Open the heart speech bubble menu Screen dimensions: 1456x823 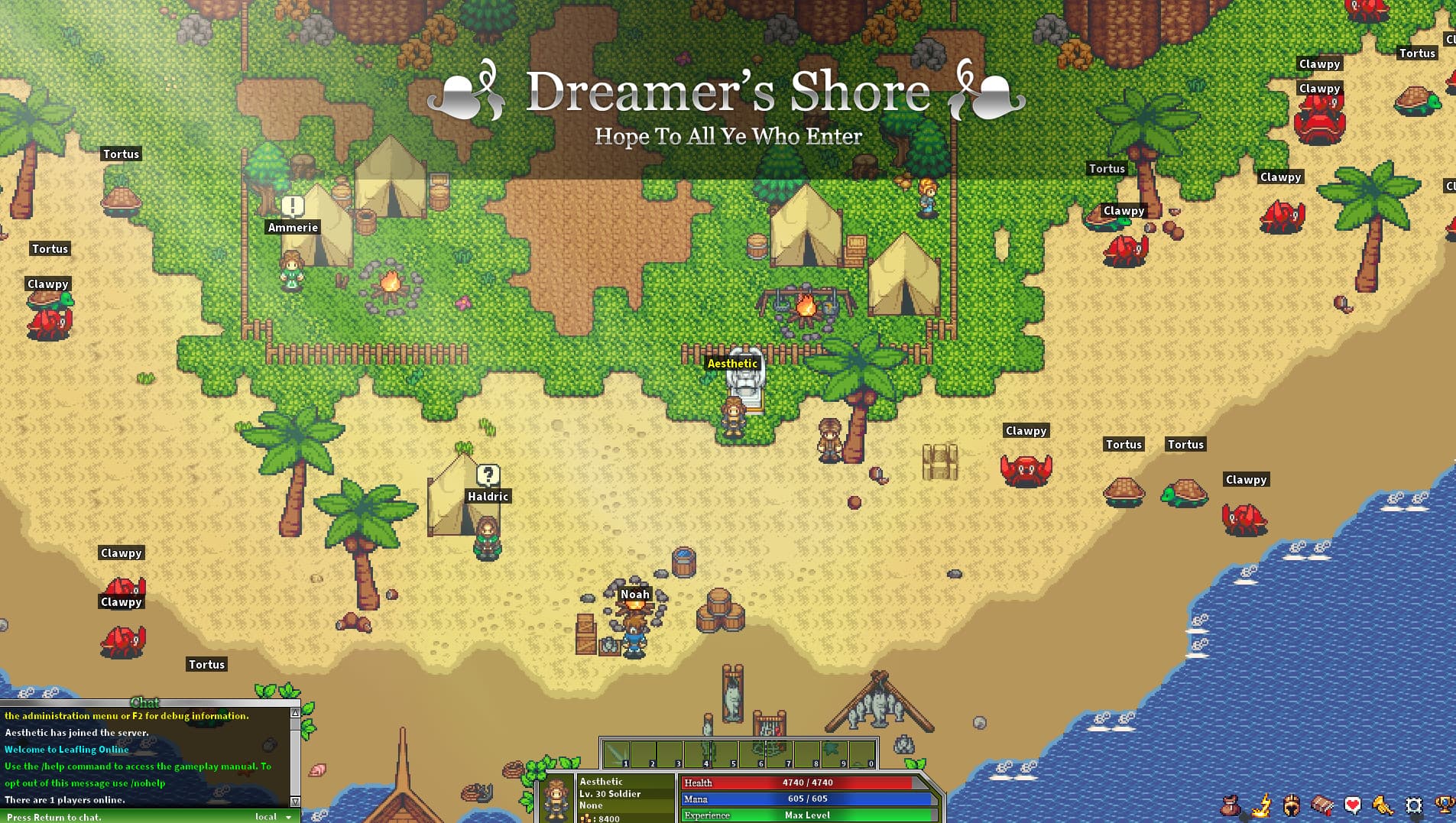(x=1353, y=805)
